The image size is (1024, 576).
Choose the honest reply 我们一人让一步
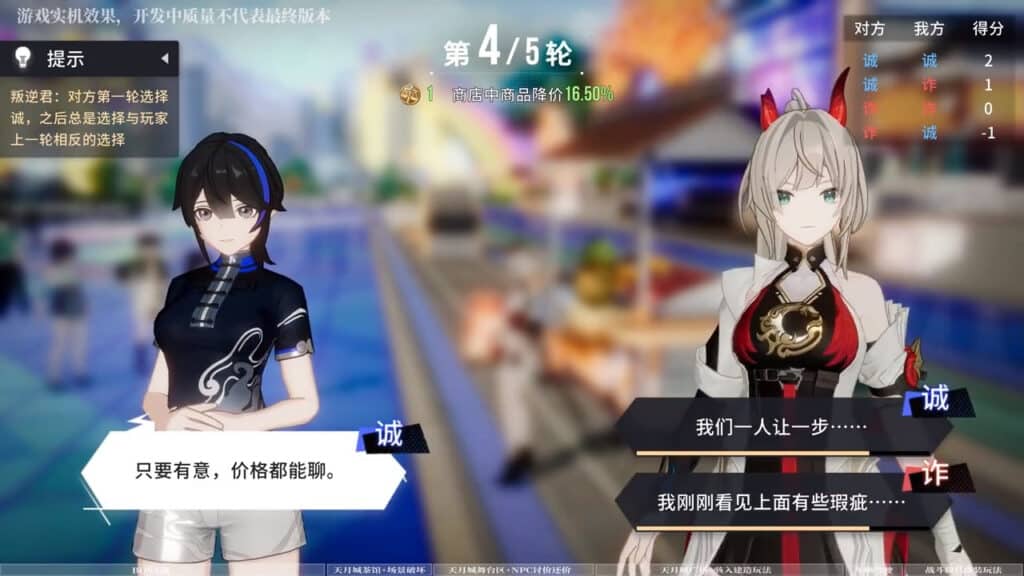[780, 427]
